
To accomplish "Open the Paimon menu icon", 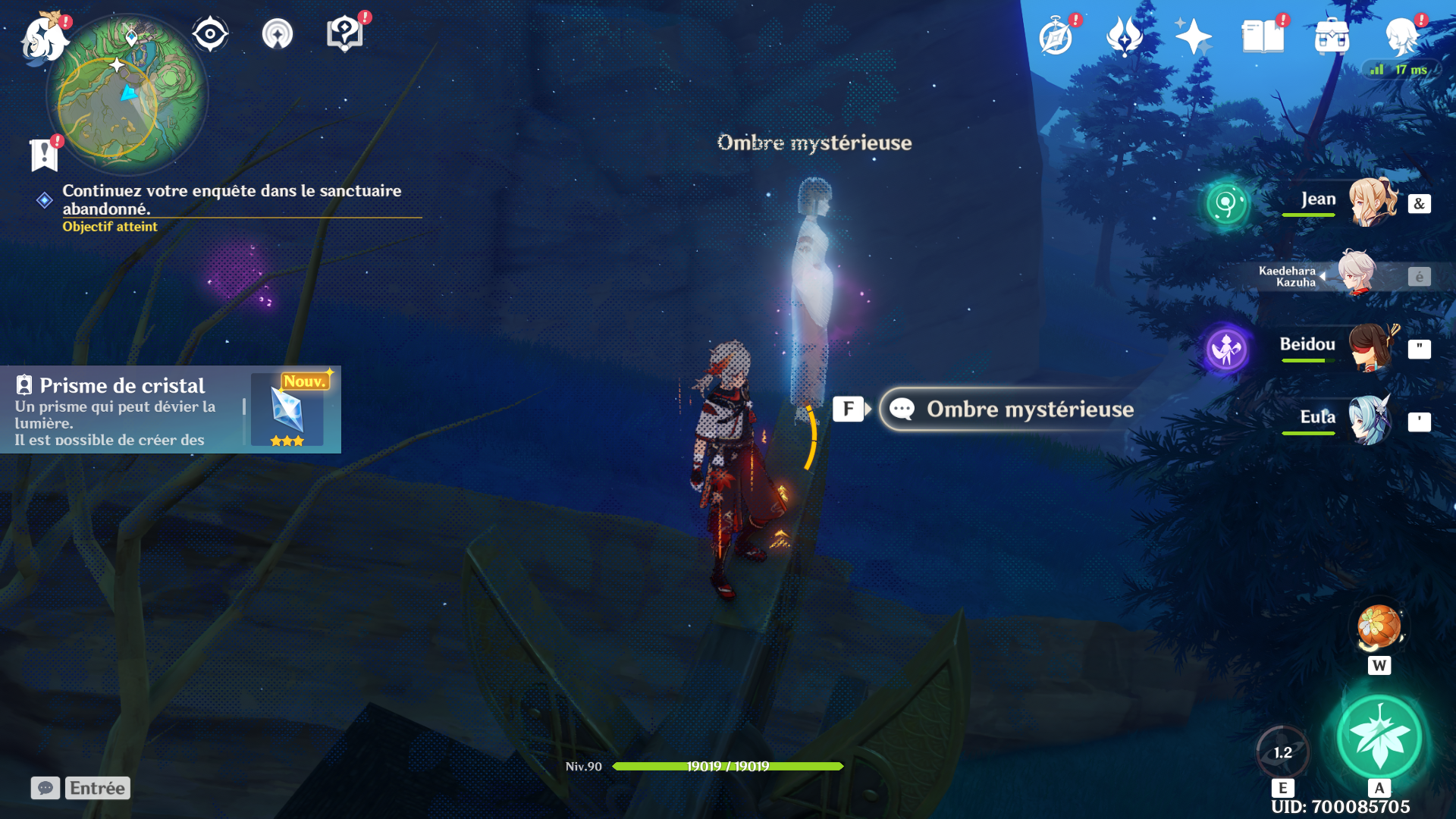I will point(44,38).
